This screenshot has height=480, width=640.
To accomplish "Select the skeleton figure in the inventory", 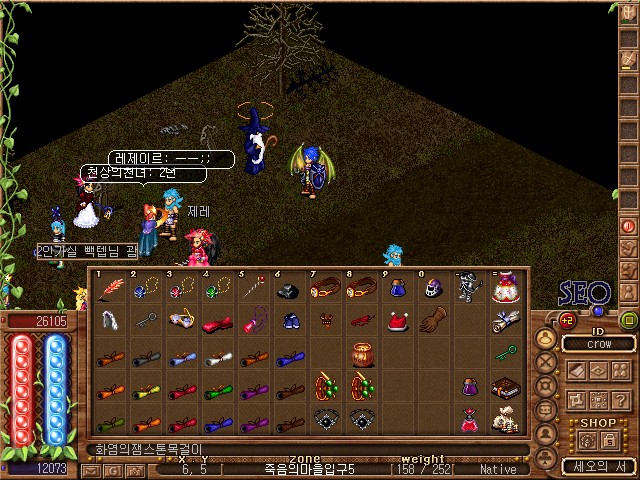I will 470,290.
